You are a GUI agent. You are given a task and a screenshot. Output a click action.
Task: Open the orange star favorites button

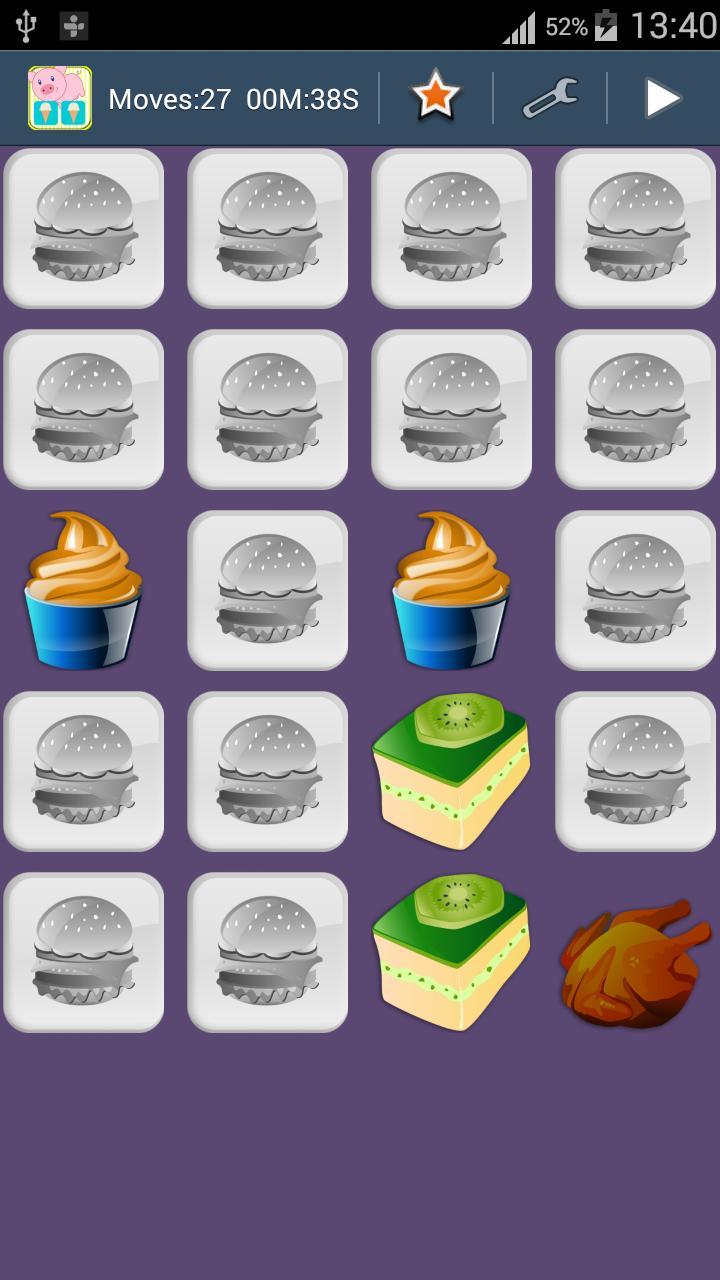[x=436, y=98]
